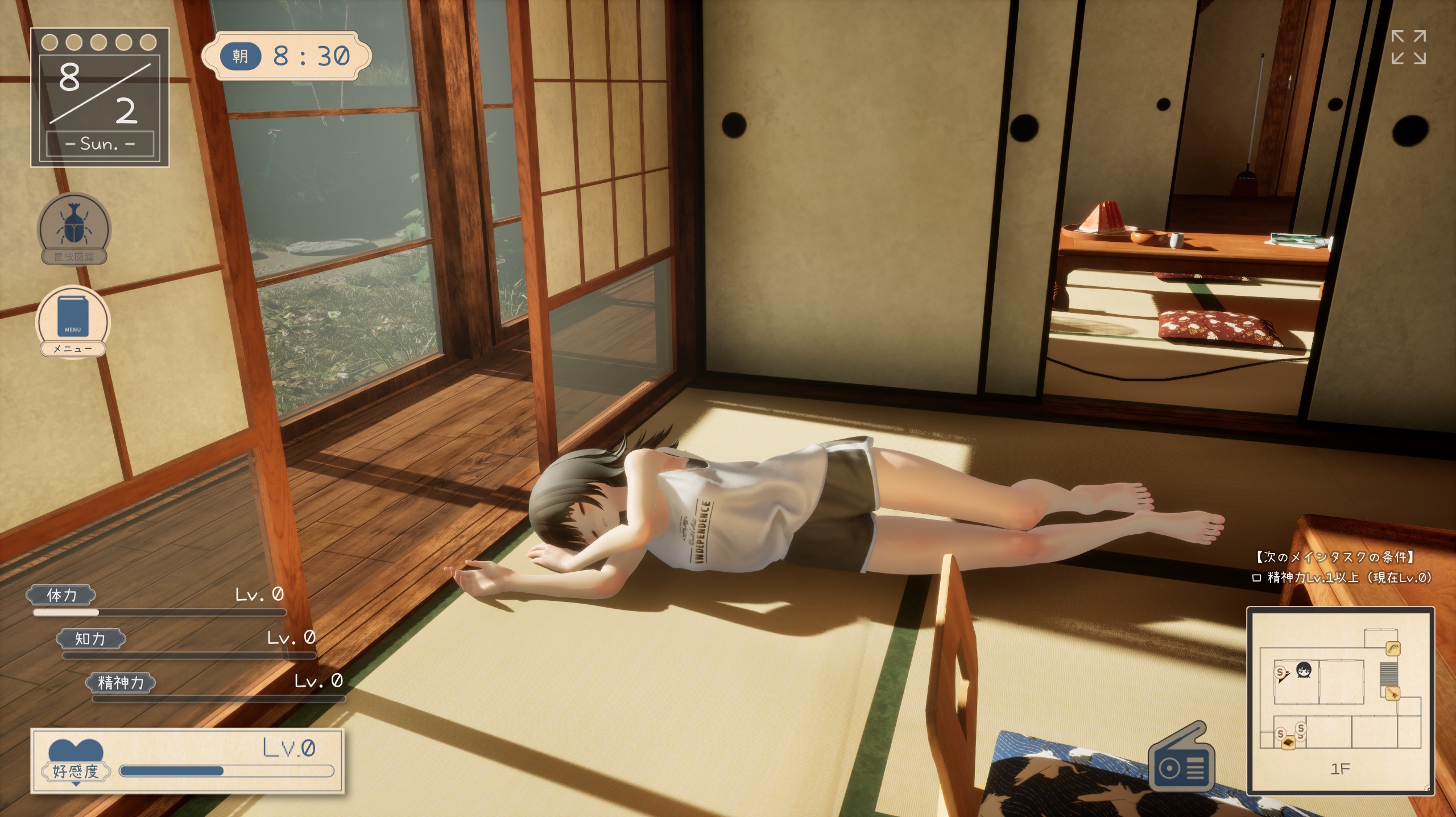
Task: Click the heart affection level panel
Action: [188, 761]
